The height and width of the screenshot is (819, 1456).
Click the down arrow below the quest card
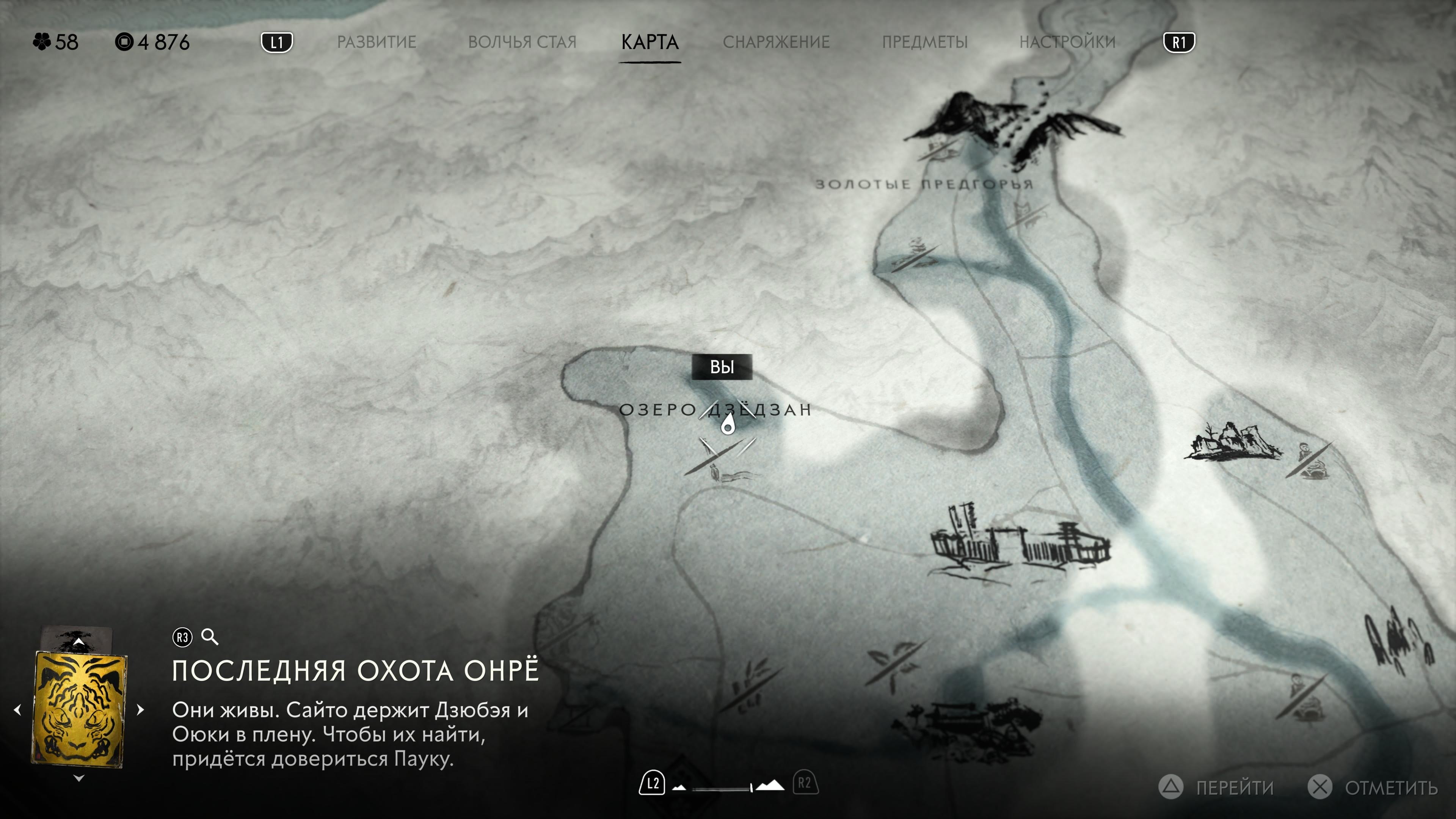[79, 778]
